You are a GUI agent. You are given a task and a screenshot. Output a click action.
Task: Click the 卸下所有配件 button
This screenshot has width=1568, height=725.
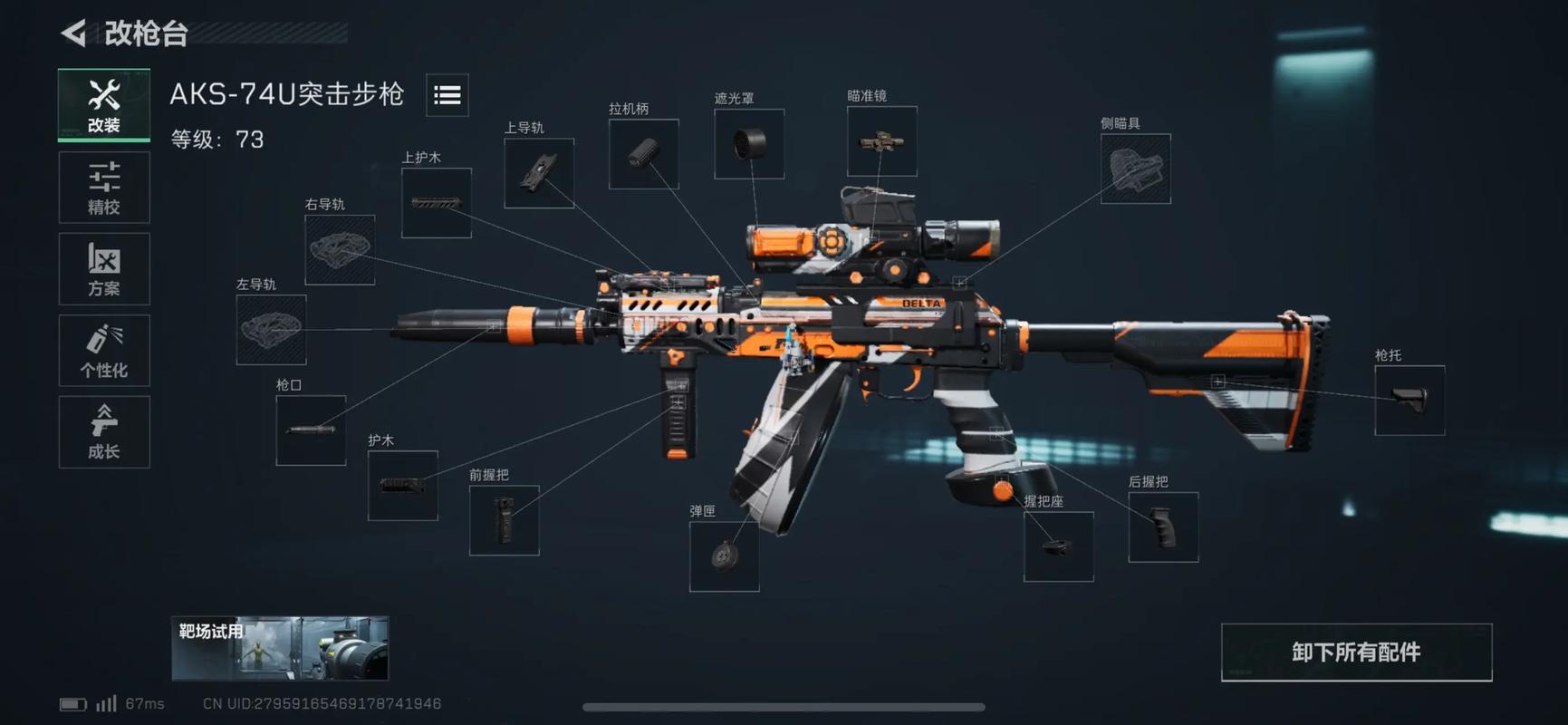(1356, 652)
